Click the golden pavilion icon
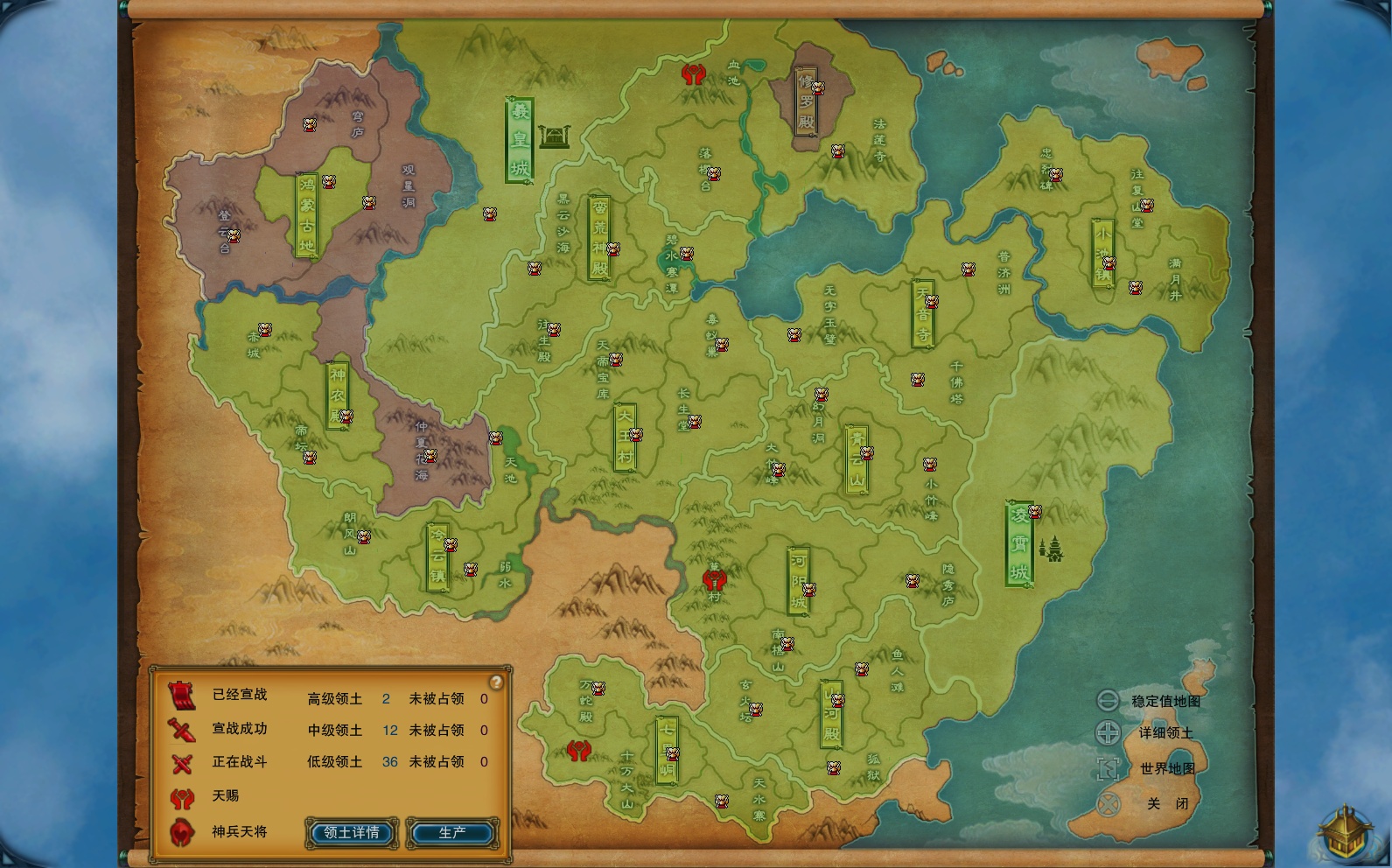This screenshot has height=868, width=1392. click(1344, 832)
